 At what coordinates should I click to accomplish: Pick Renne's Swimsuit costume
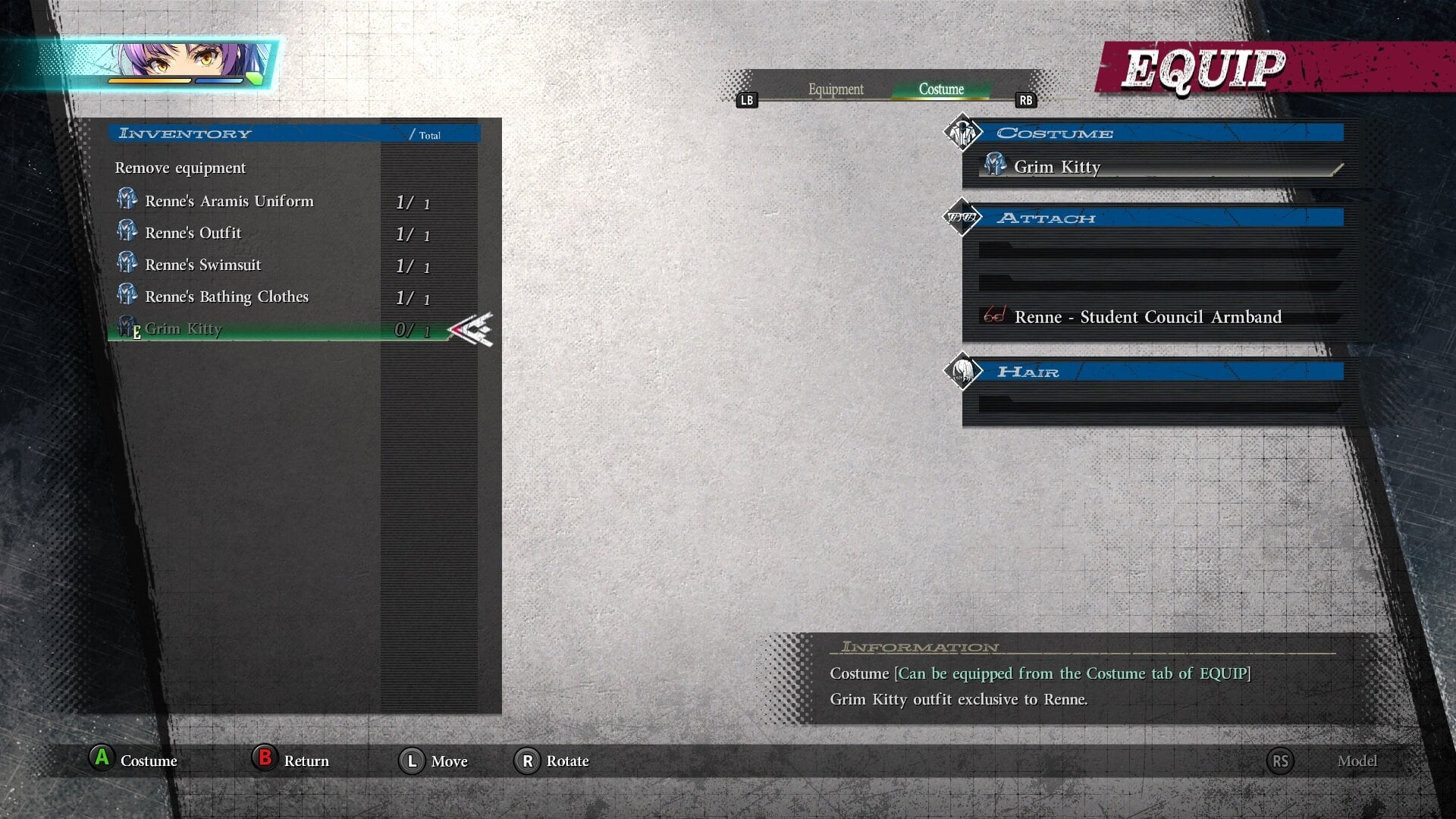click(202, 265)
